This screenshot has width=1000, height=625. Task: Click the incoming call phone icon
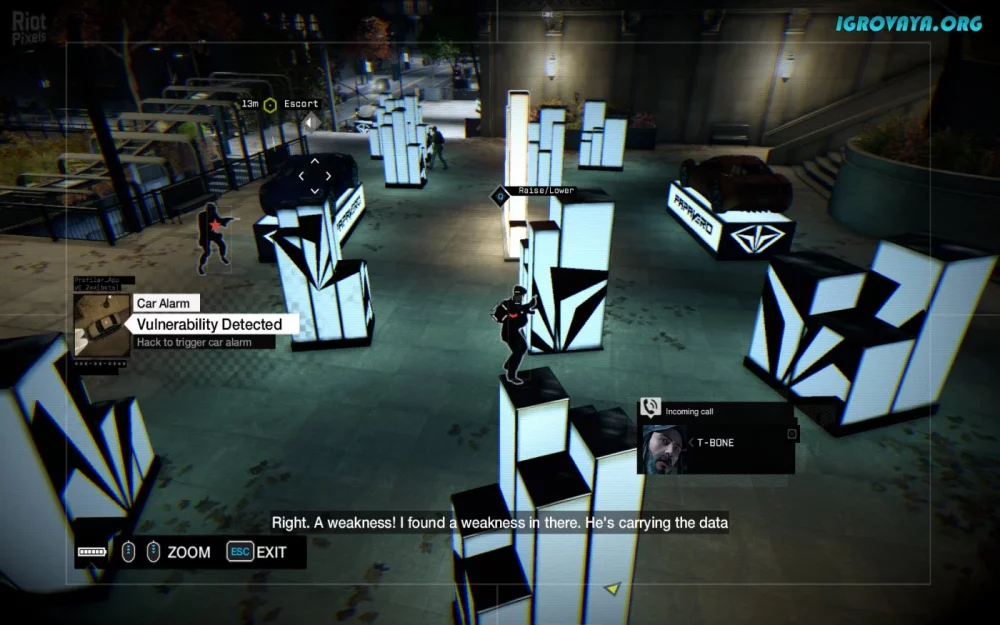(x=650, y=408)
